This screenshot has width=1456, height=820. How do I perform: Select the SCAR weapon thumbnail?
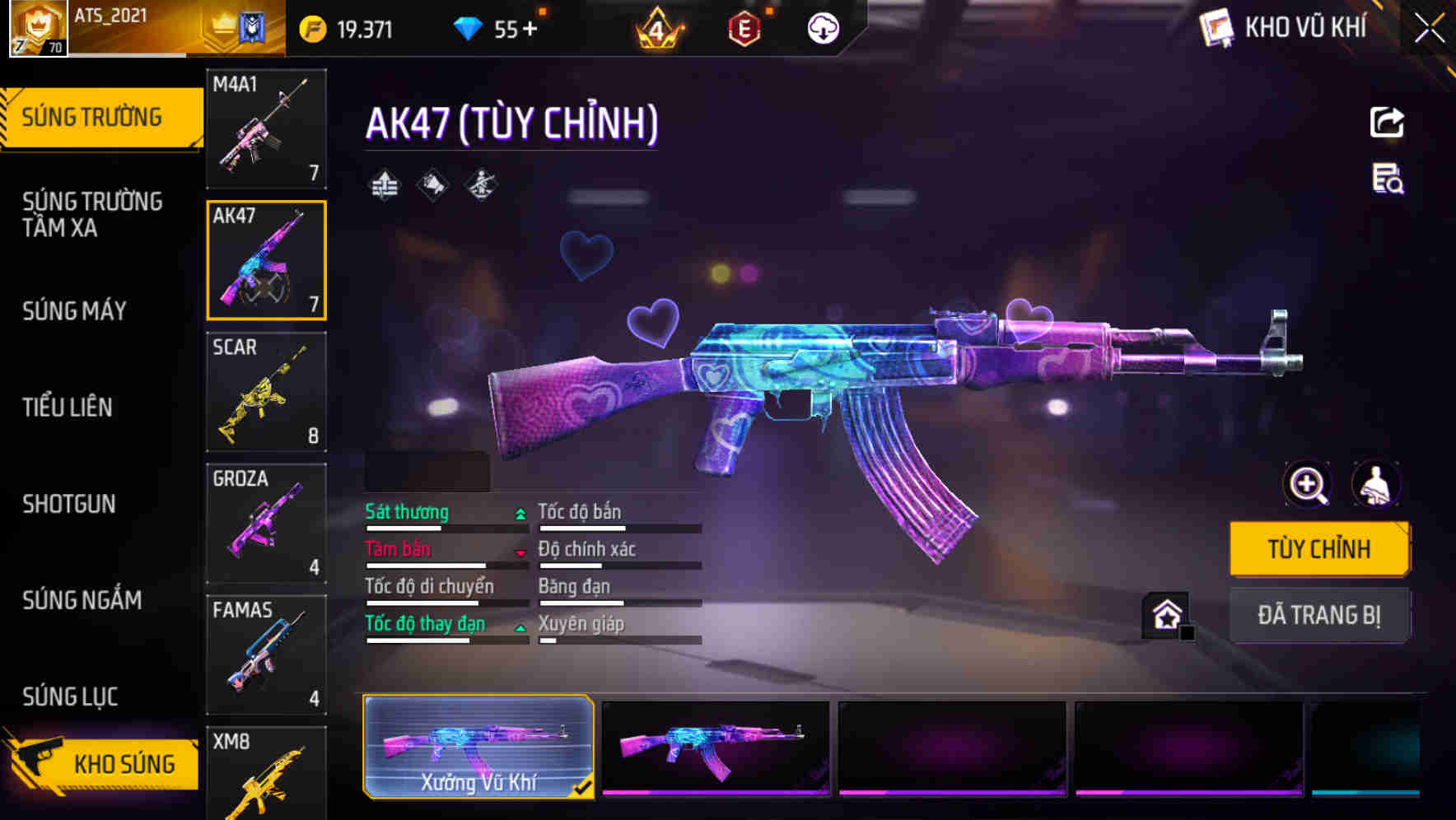(266, 390)
